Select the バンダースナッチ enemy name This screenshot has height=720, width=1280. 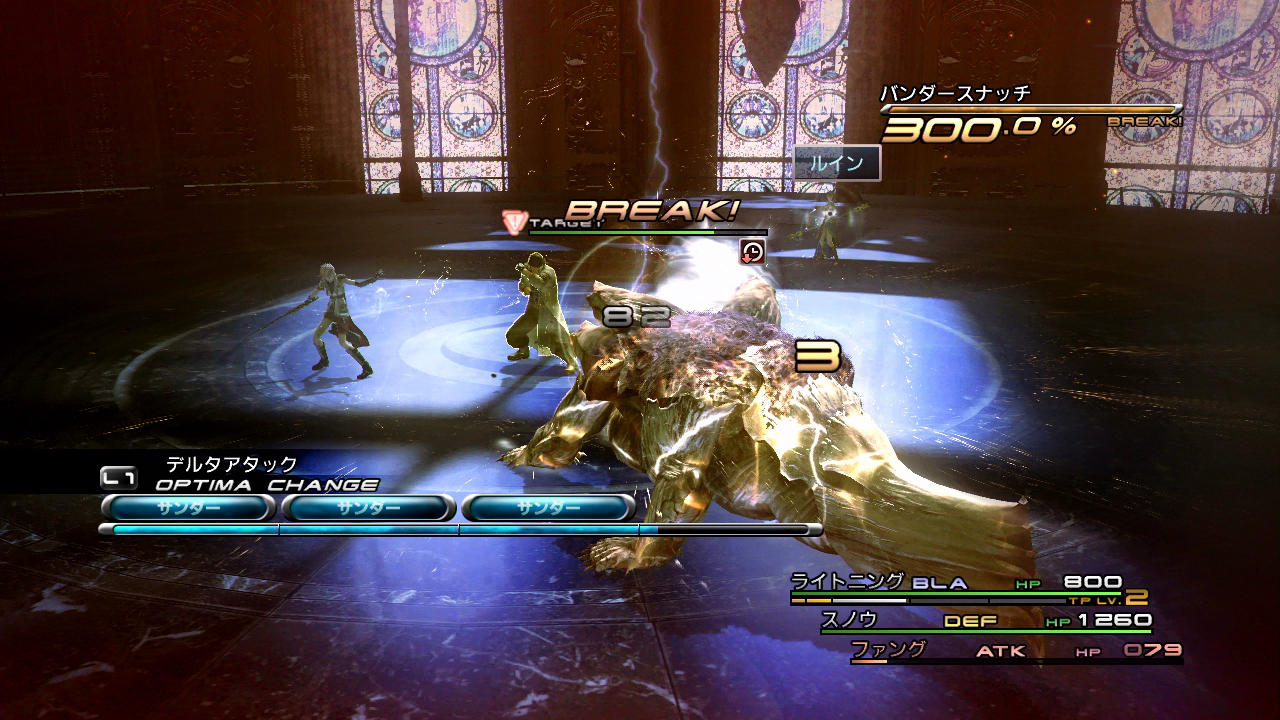pos(955,94)
